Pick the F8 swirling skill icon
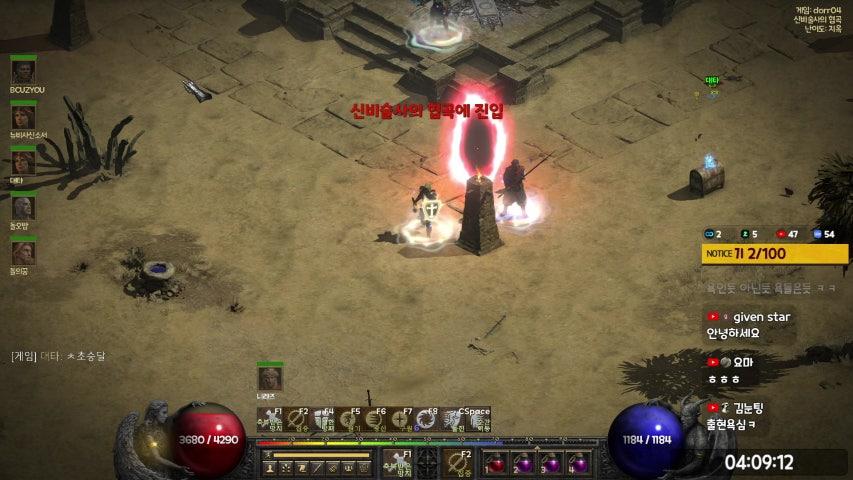The image size is (853, 480). [427, 419]
